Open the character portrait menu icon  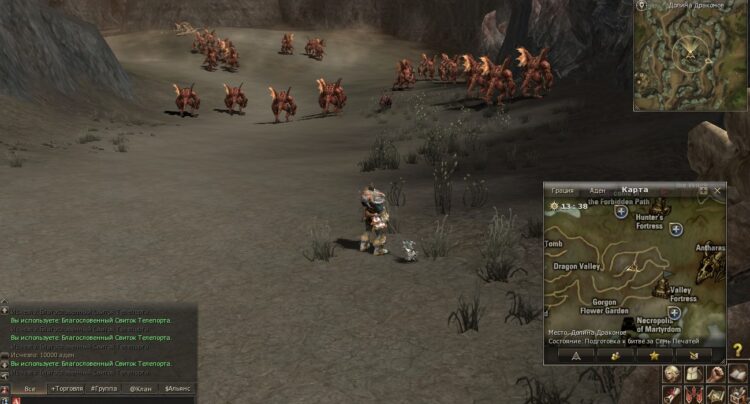tap(669, 375)
